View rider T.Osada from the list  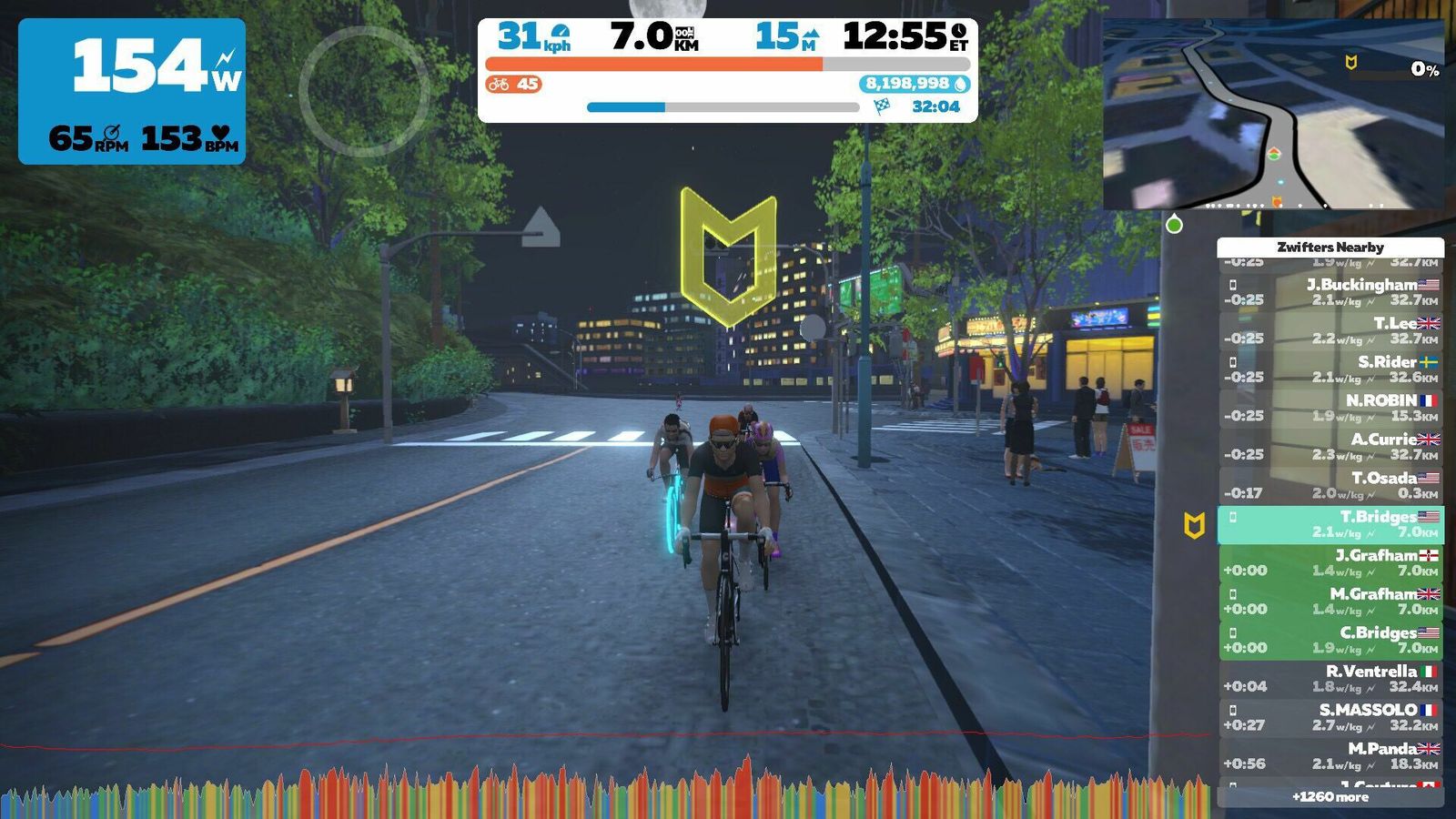1330,486
